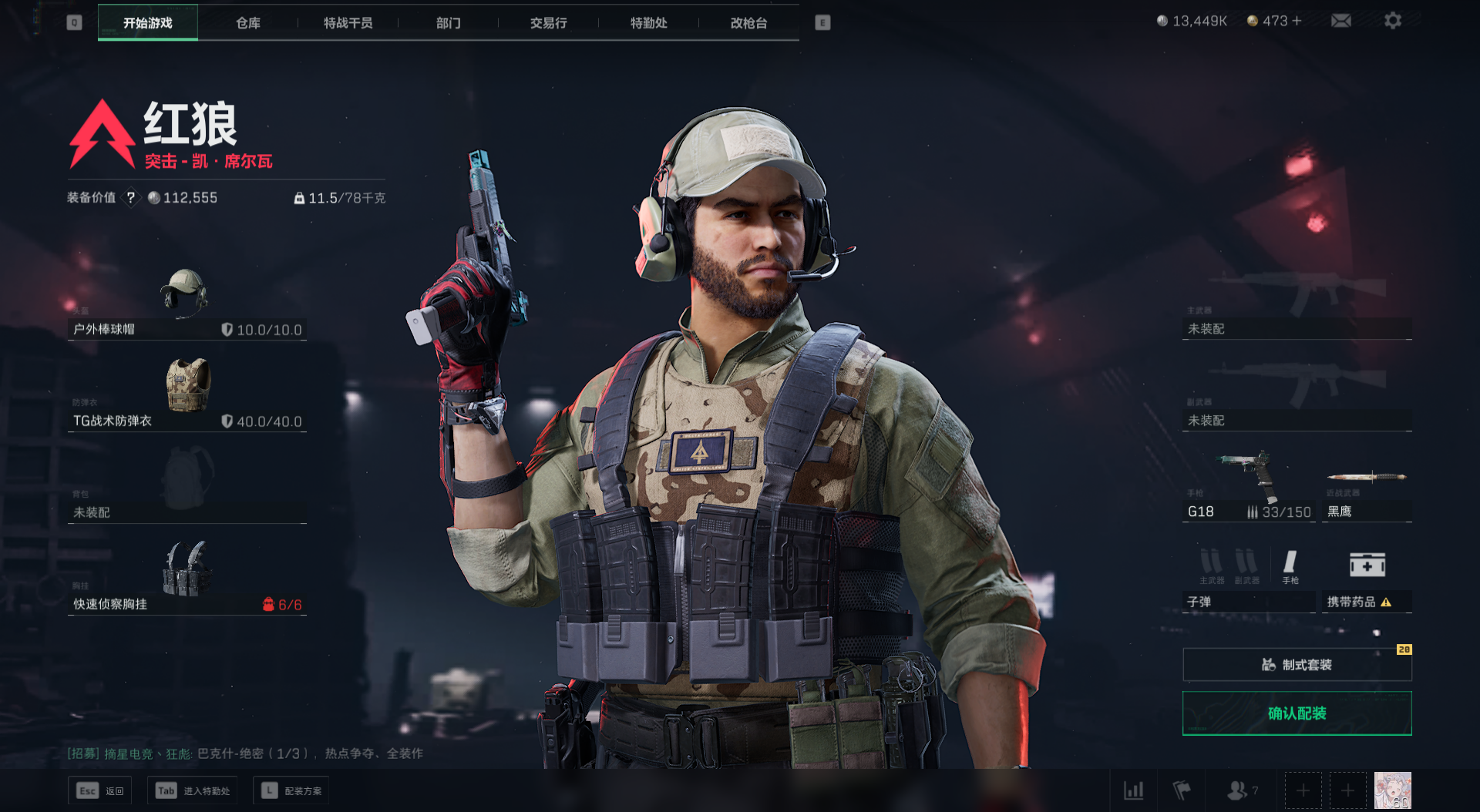Select the TG战术防弹衣 armor slot
Viewport: 1480px width, 812px height.
[x=187, y=397]
